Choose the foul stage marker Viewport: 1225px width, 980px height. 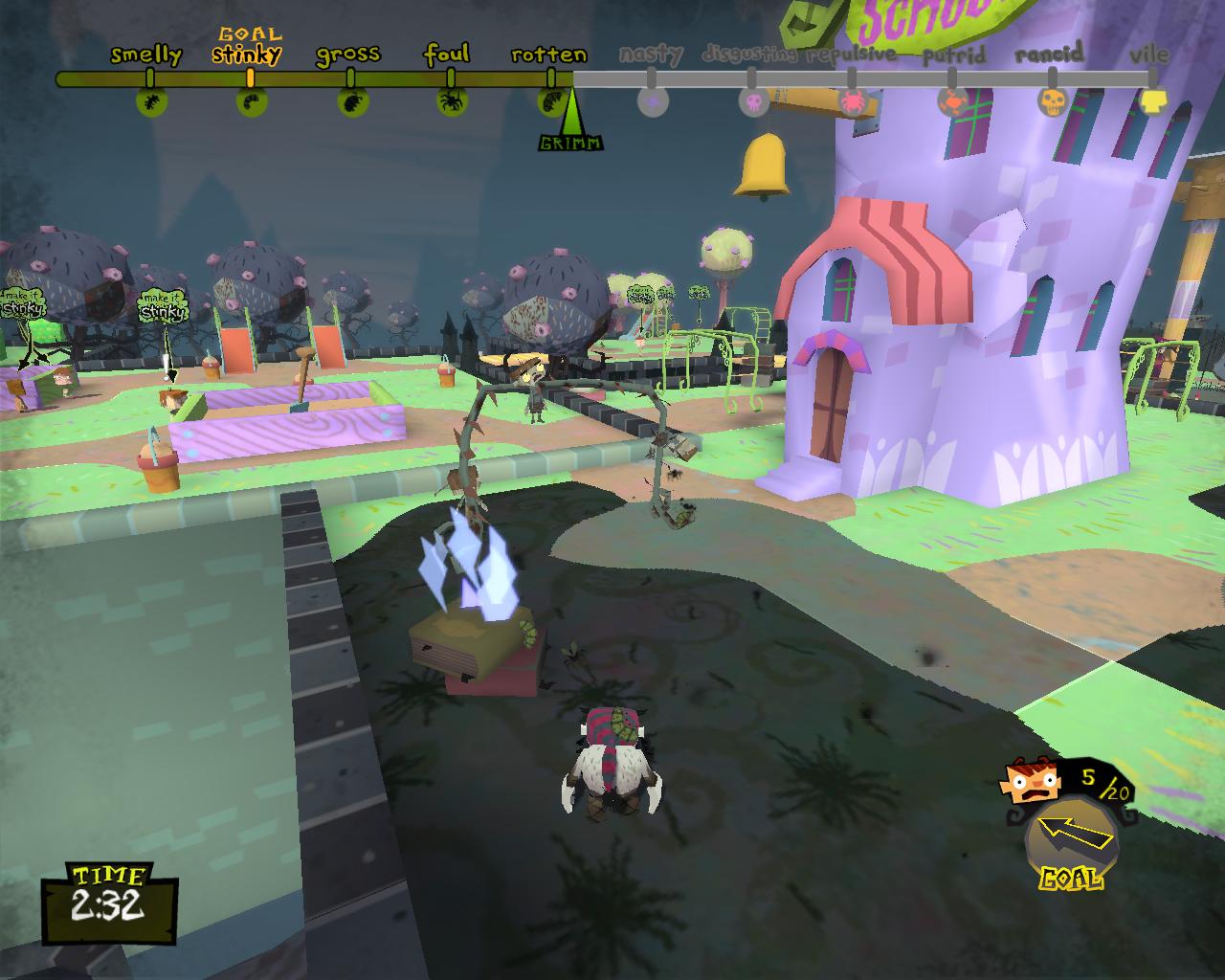pos(452,100)
